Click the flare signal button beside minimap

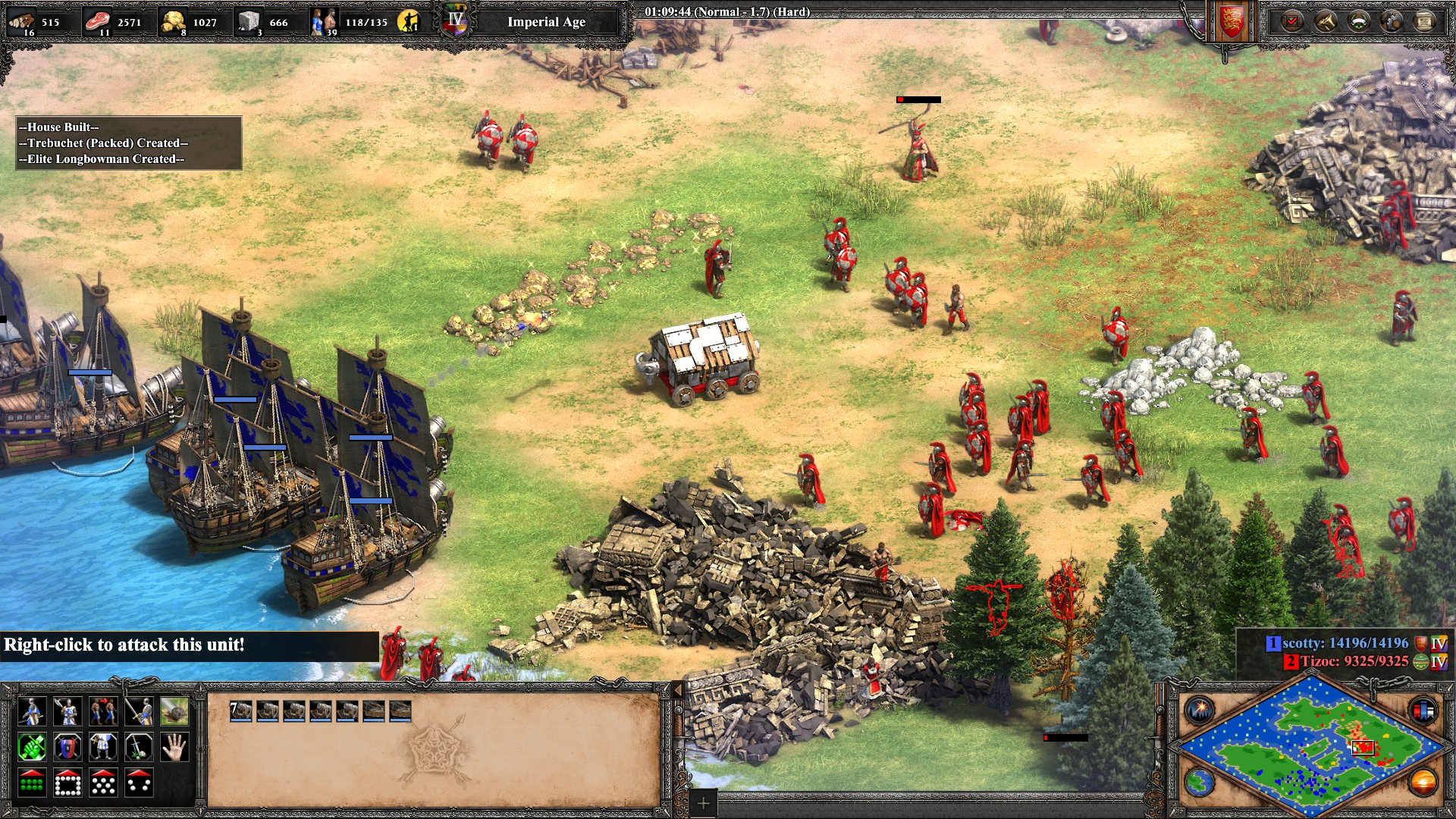pos(1200,711)
